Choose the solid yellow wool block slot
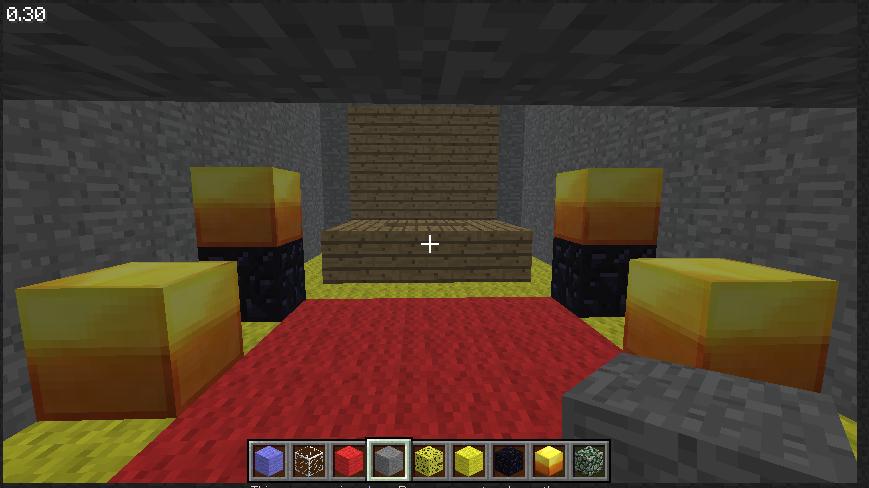 click(469, 461)
